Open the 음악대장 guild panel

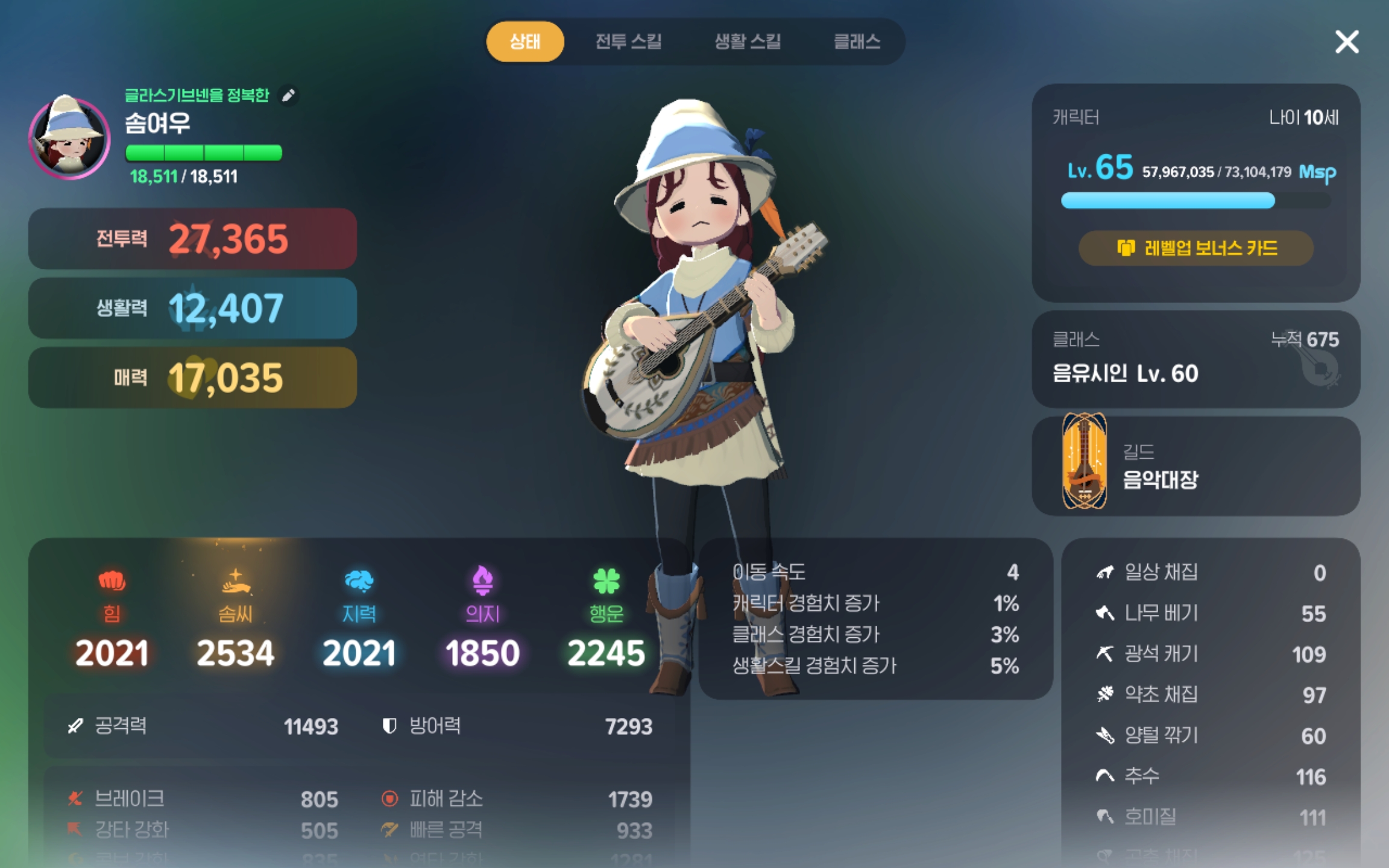1196,465
